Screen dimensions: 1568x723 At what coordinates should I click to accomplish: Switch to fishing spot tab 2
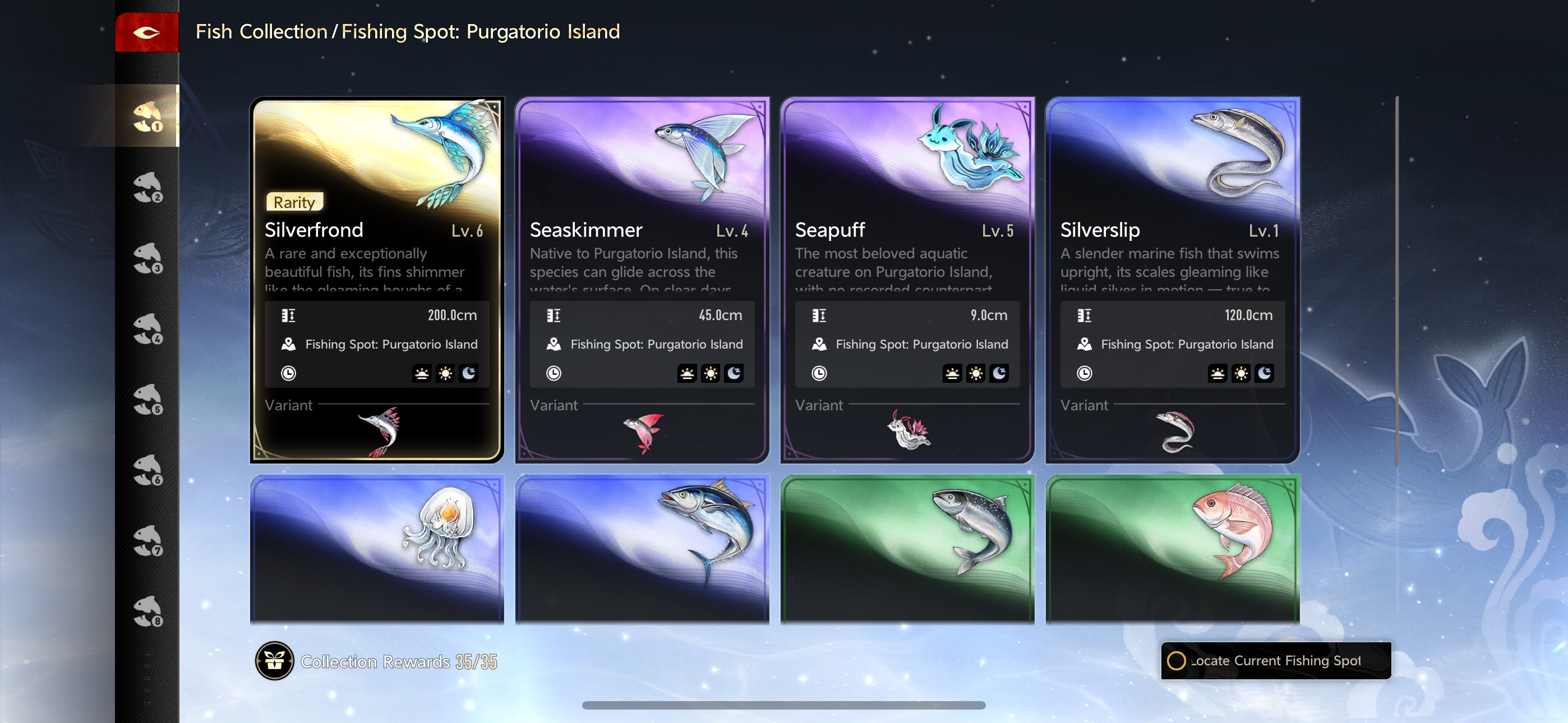point(147,187)
